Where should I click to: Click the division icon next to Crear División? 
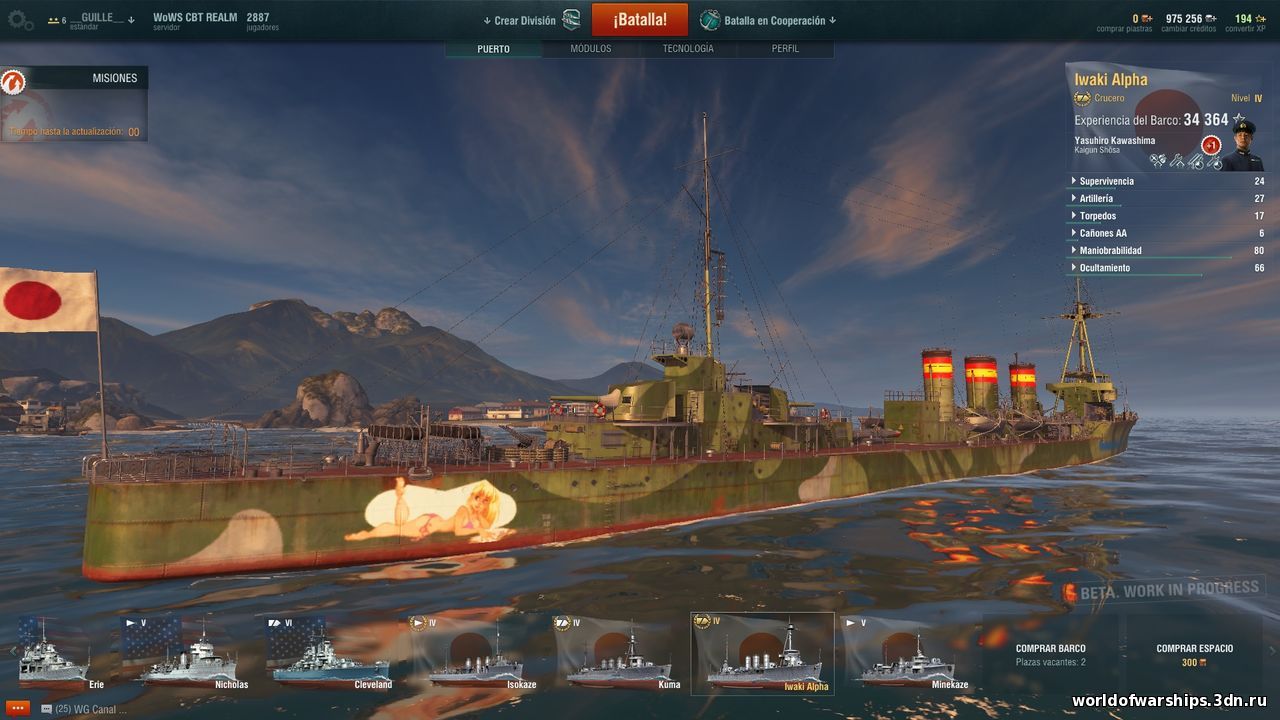point(570,18)
